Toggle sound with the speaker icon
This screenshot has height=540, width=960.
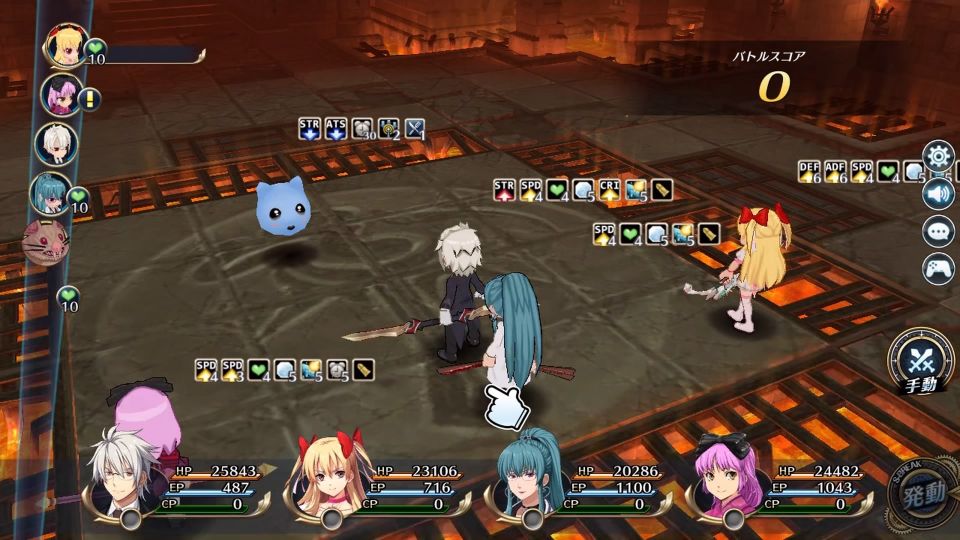[x=938, y=193]
